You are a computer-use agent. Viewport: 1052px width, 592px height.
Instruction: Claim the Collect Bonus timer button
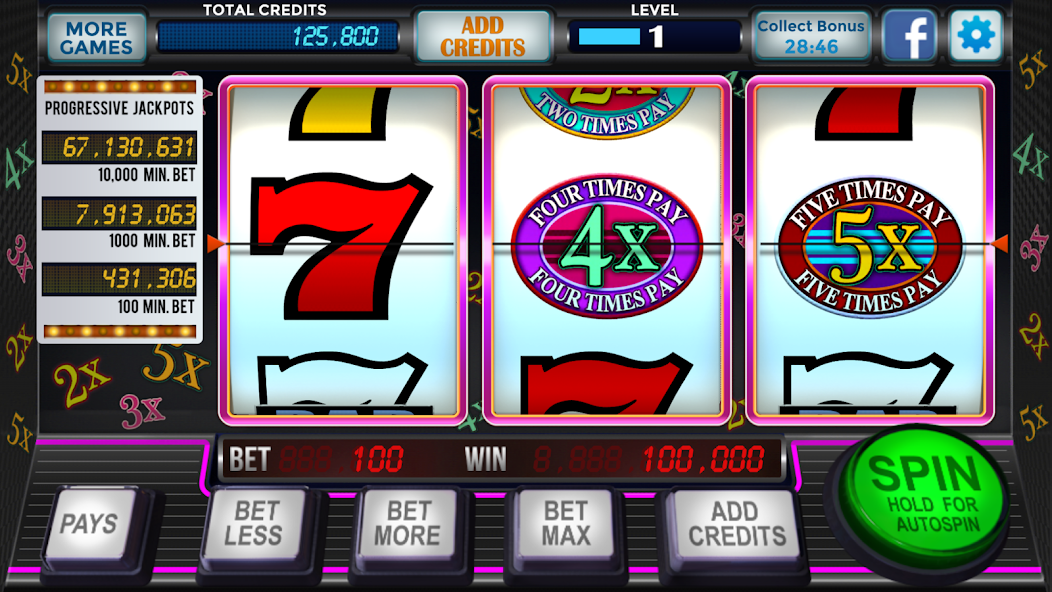[810, 37]
